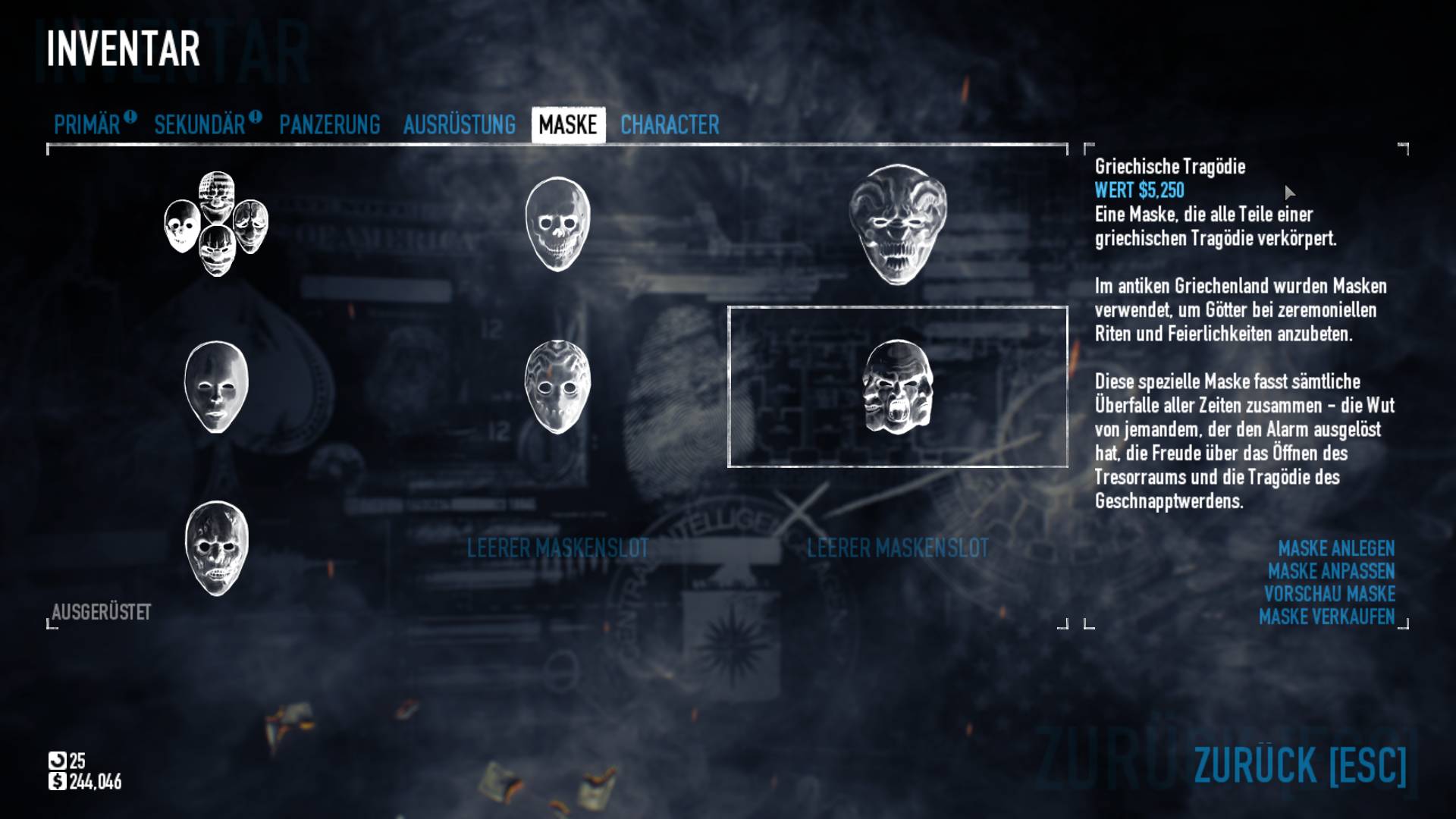
Task: Select the horned demon mask
Action: click(x=898, y=224)
